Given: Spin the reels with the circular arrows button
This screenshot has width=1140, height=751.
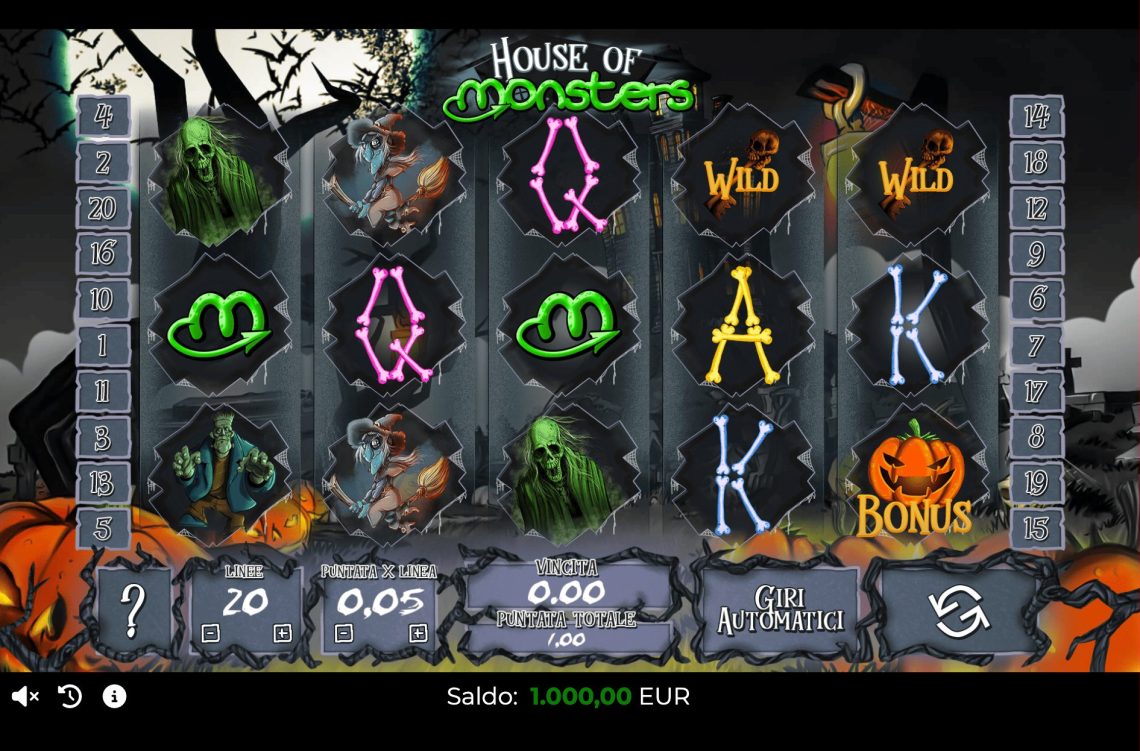Looking at the screenshot, I should click(x=959, y=612).
